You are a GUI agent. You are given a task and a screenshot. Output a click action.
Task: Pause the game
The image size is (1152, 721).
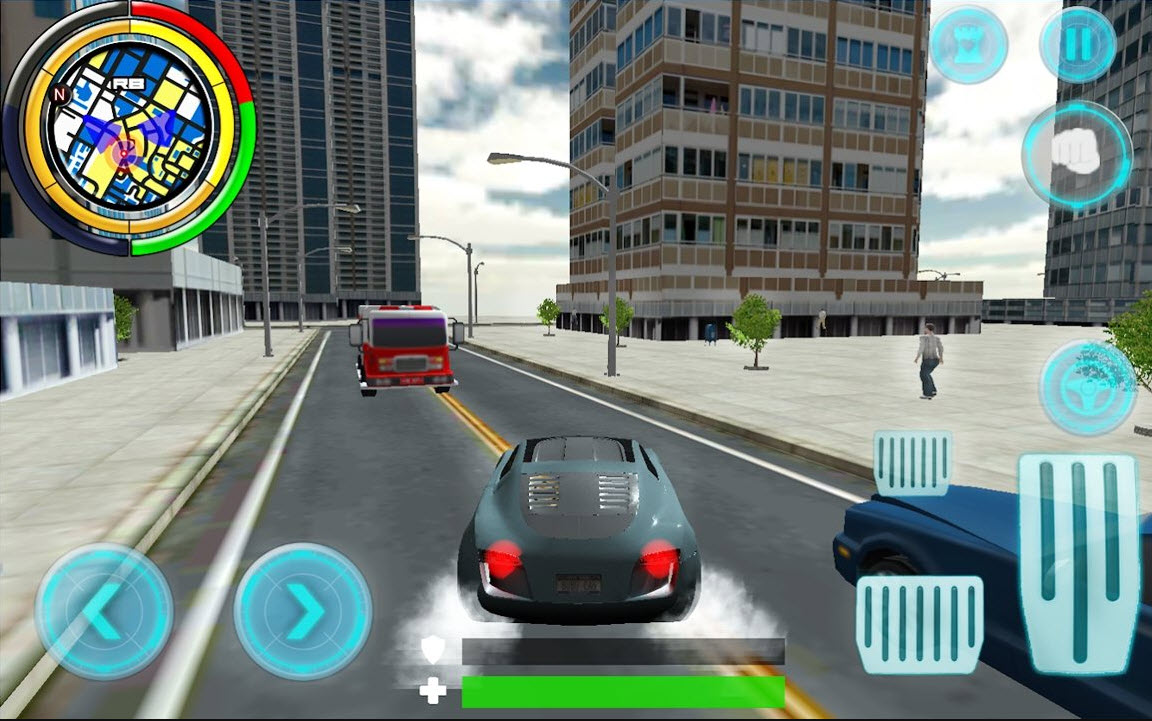click(x=1078, y=44)
